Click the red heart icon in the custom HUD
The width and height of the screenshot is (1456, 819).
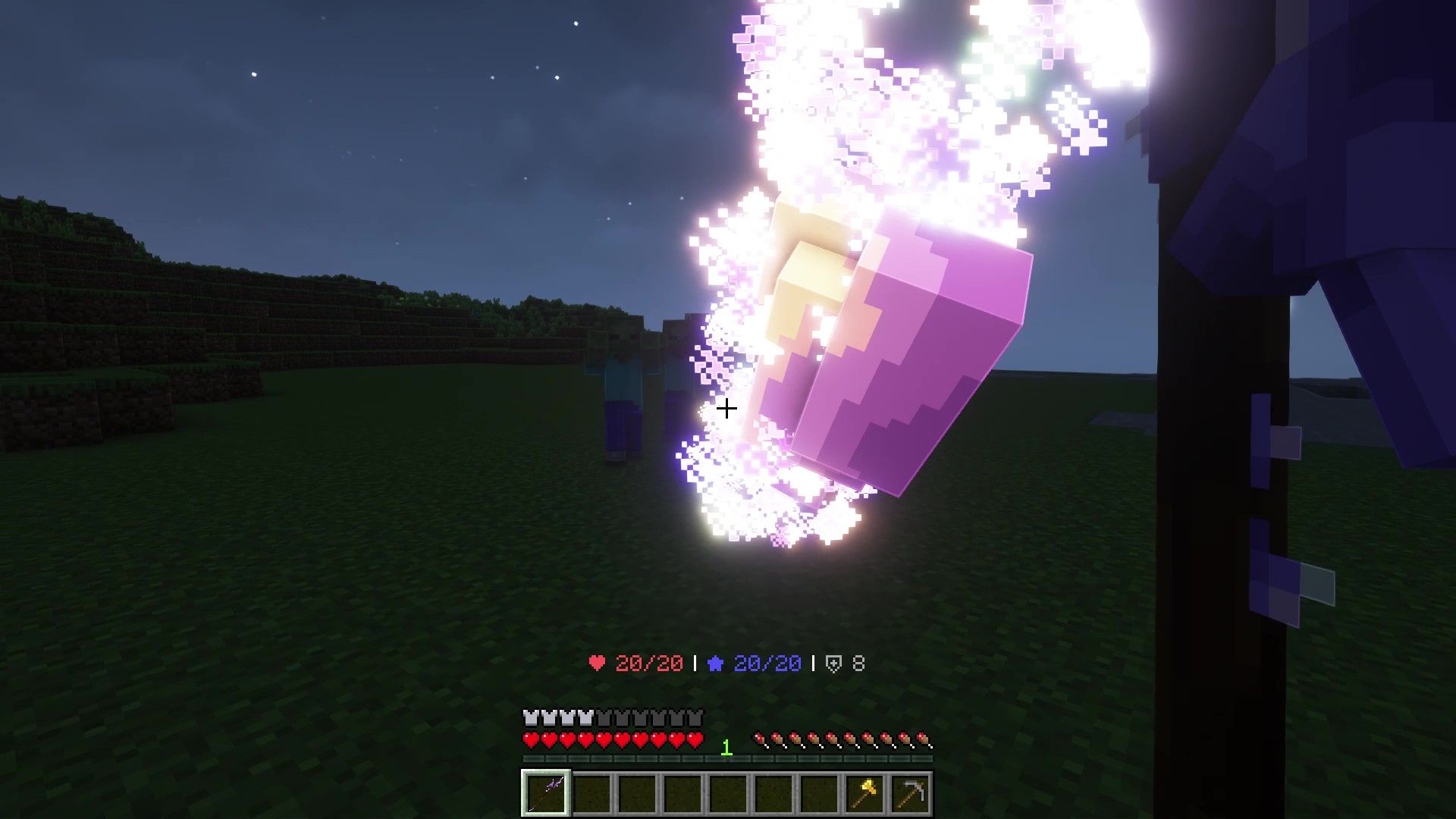[596, 661]
